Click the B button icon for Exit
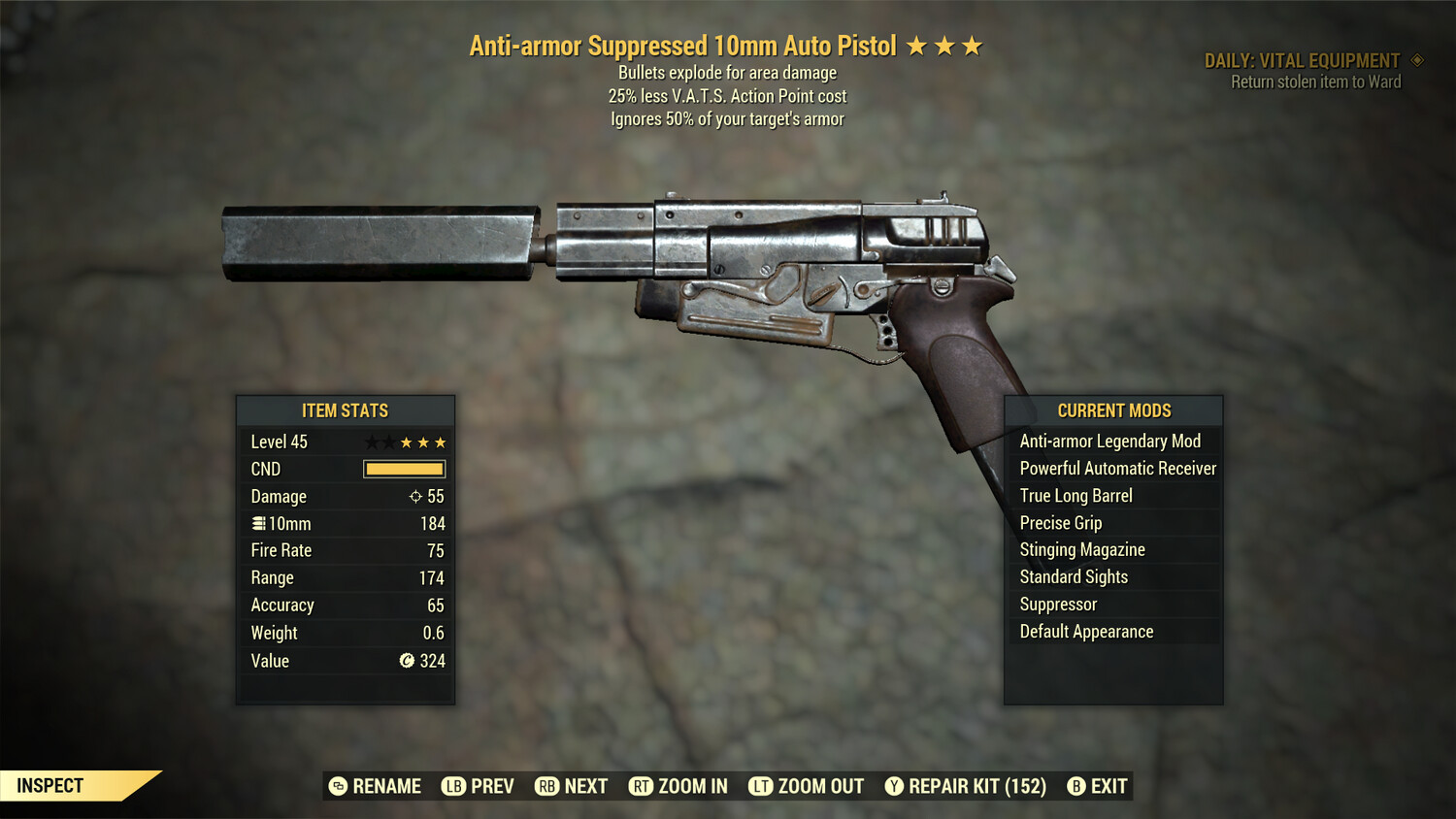The image size is (1456, 819). (1075, 786)
